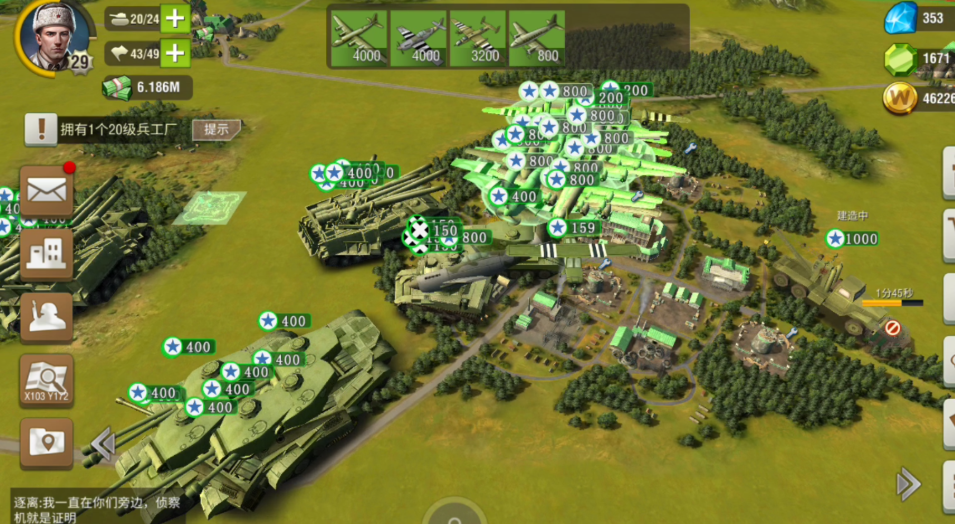955x524 pixels.
Task: Show the soldier commander menu
Action: tap(46, 317)
